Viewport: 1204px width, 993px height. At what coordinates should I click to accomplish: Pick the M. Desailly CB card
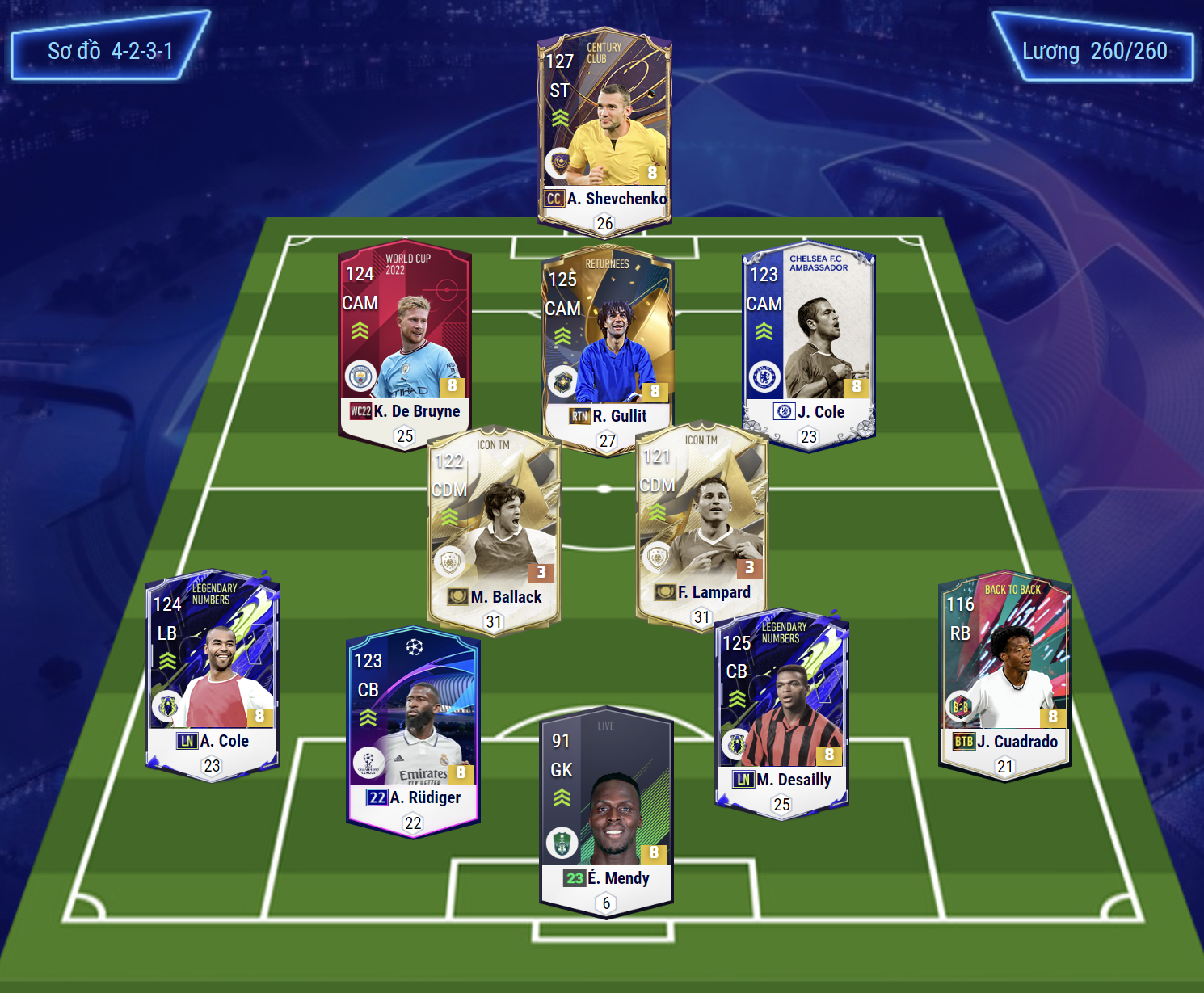pyautogui.click(x=781, y=713)
